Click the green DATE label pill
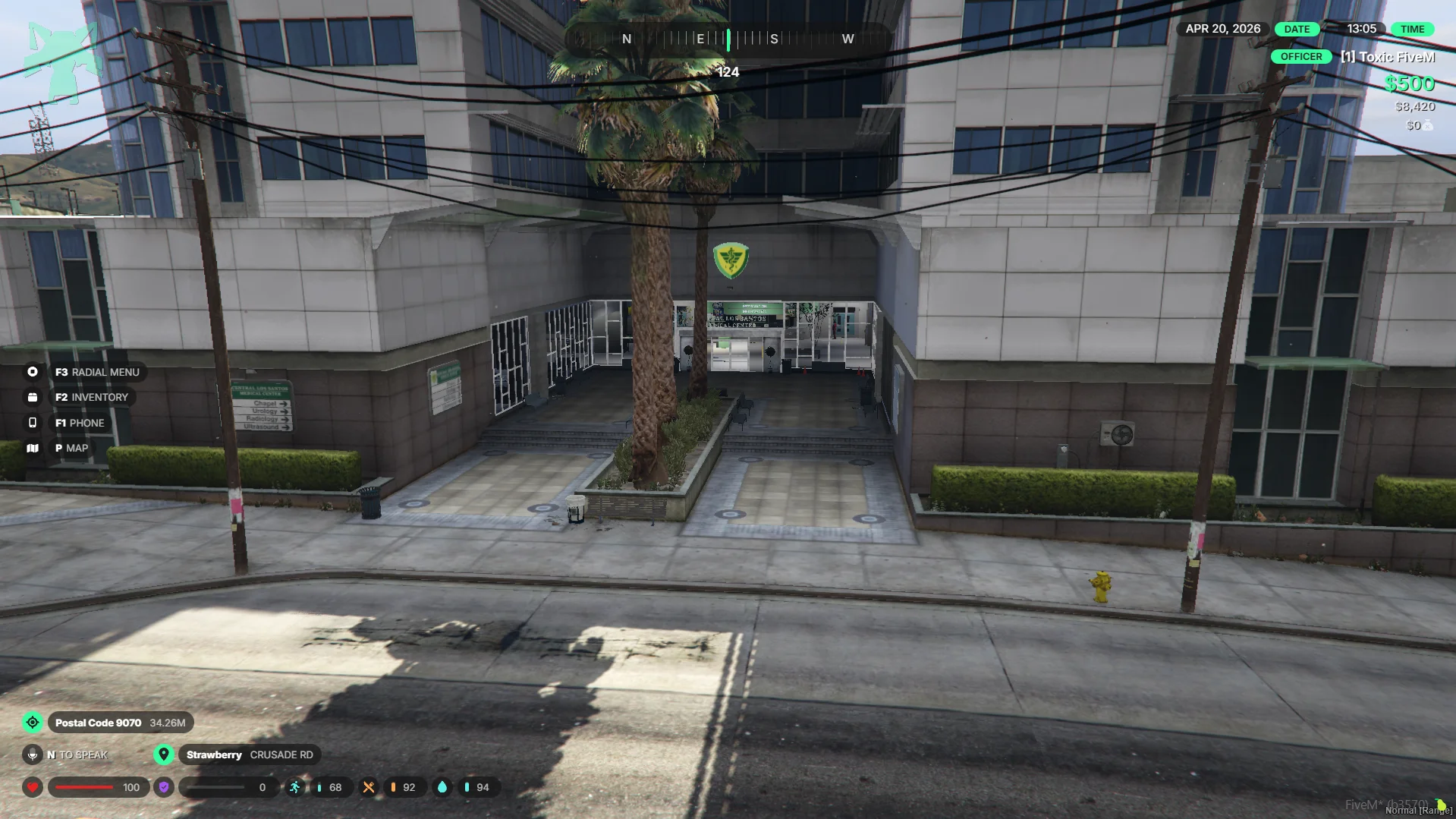Viewport: 1456px width, 819px height. (1297, 29)
